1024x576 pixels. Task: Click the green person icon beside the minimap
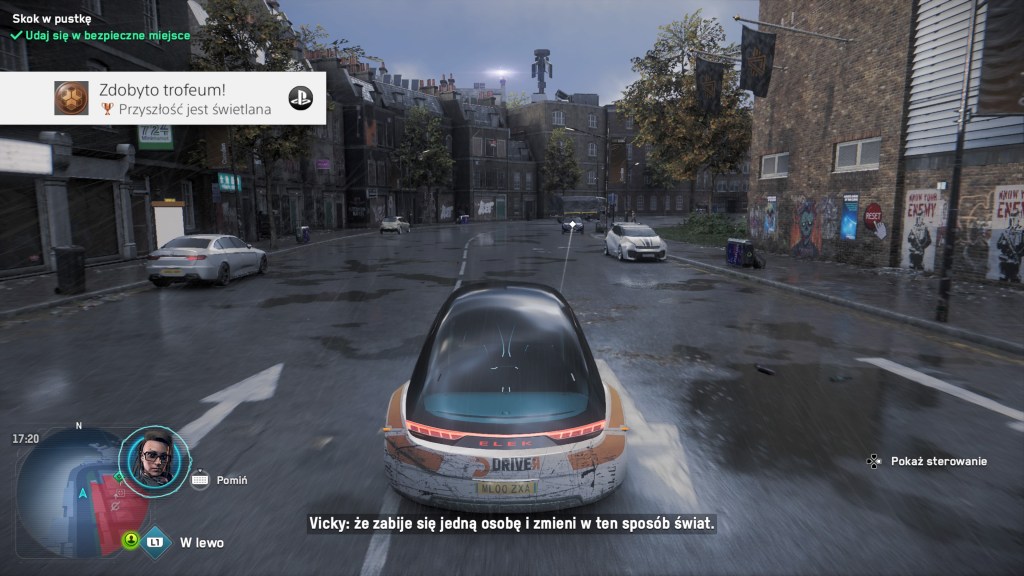click(130, 540)
